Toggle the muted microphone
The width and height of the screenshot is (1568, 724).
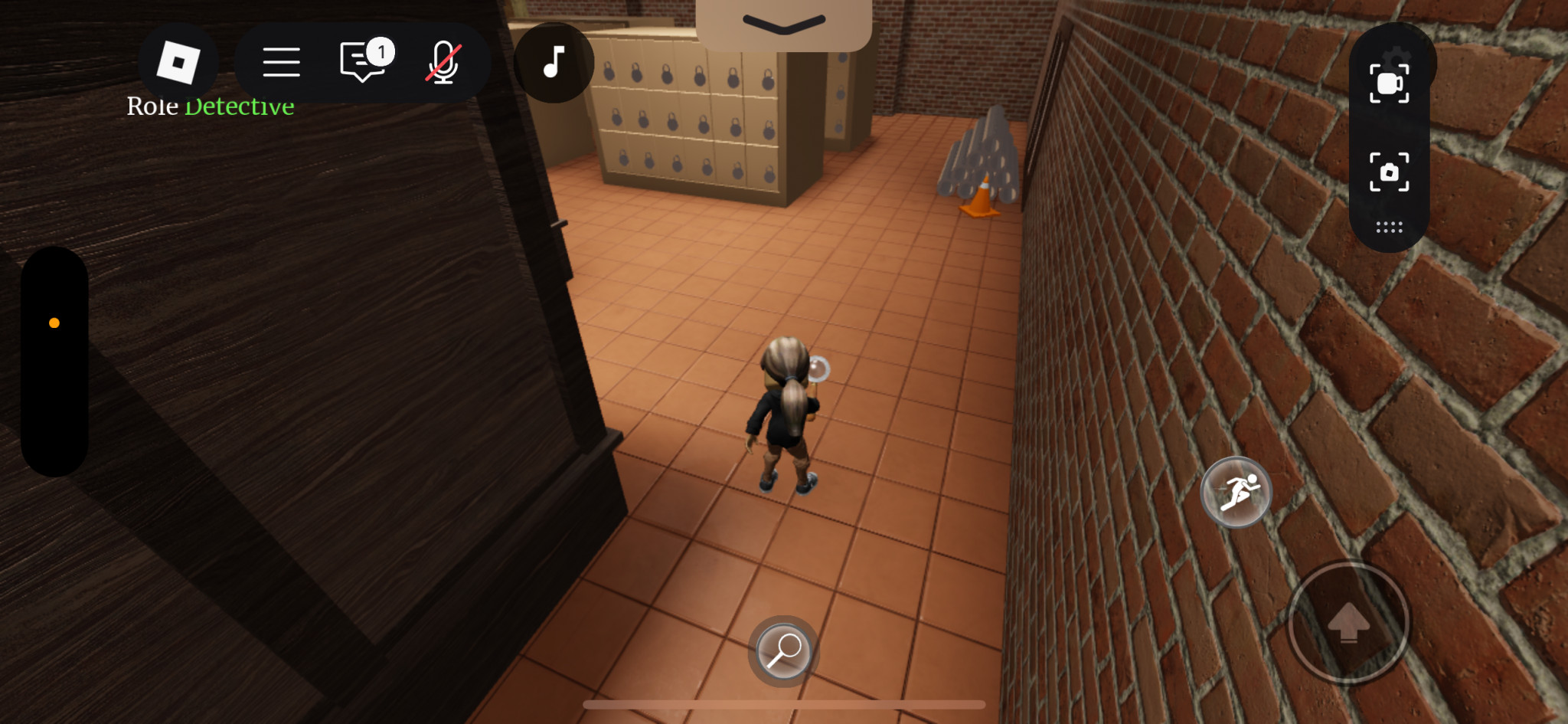(x=443, y=62)
